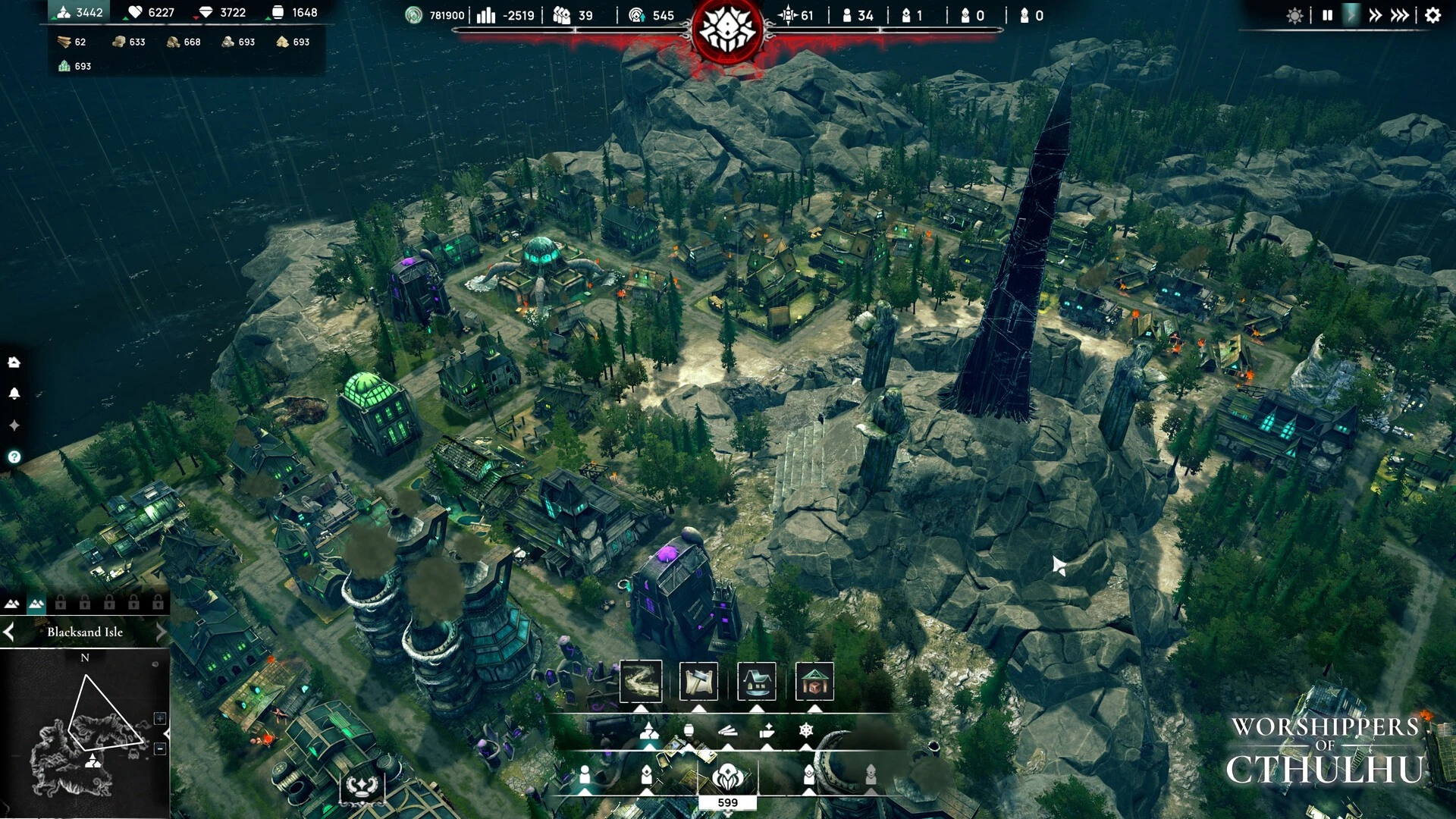The width and height of the screenshot is (1456, 819).
Task: Select the road building tool
Action: [641, 681]
